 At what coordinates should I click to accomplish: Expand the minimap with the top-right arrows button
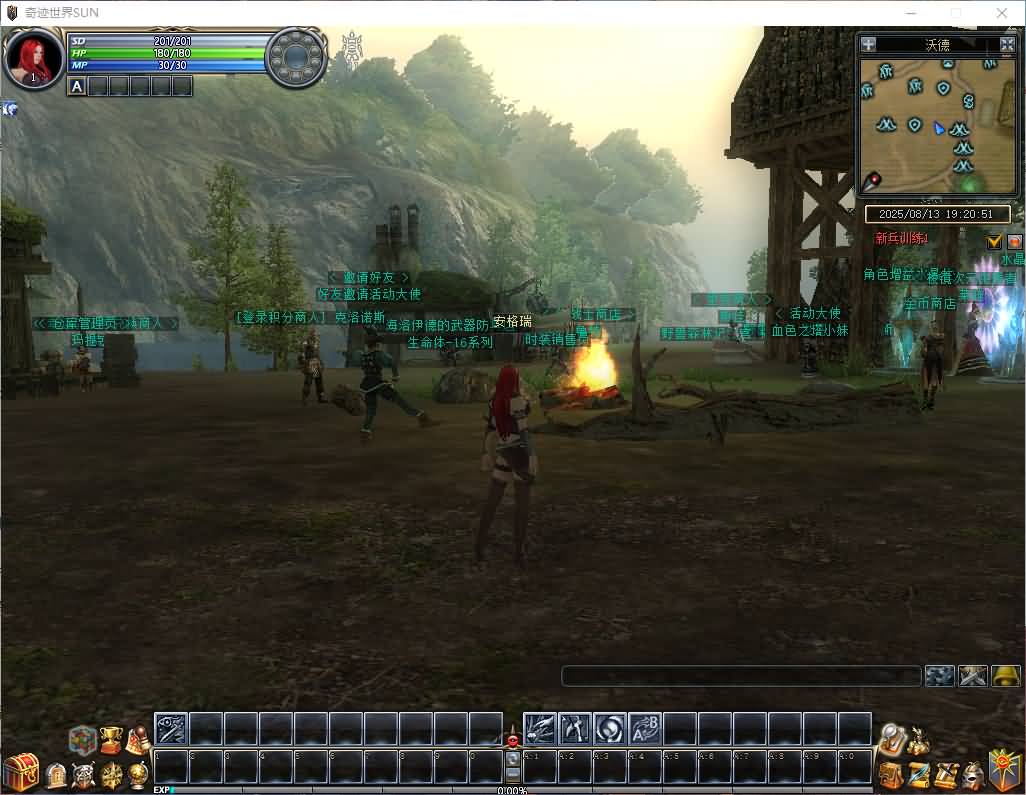(1007, 44)
